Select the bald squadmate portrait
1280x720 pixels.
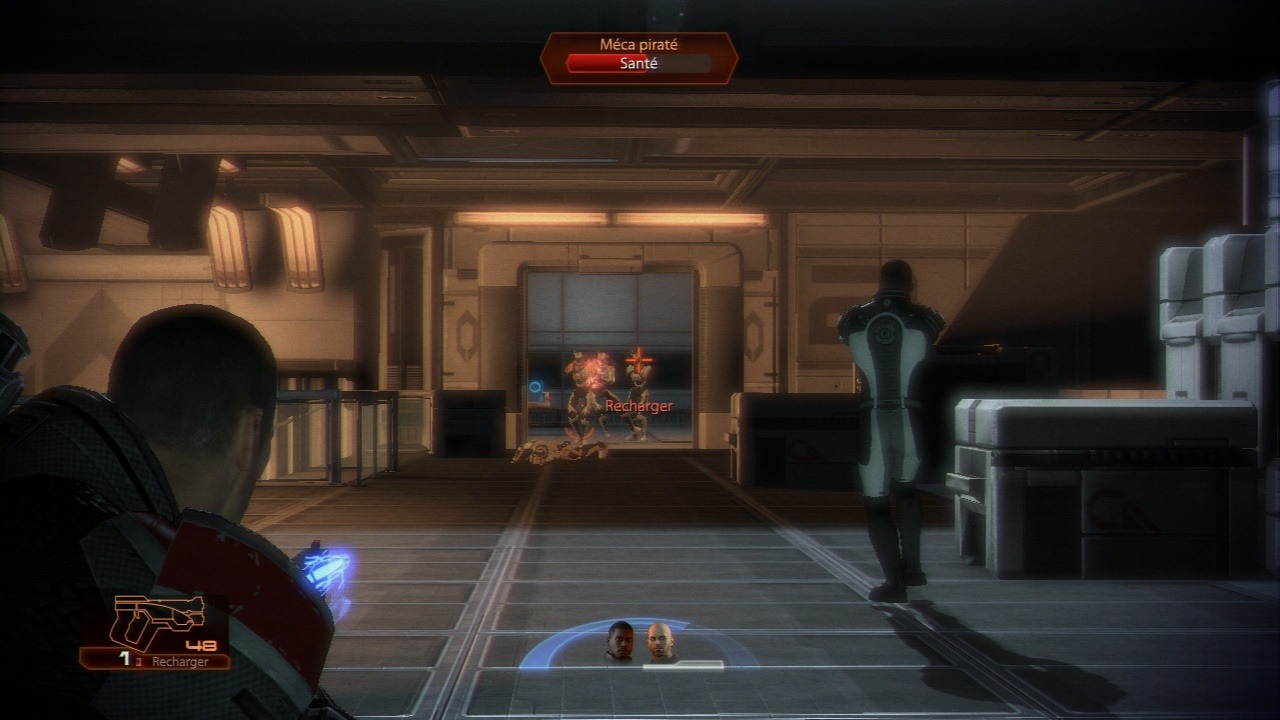[659, 642]
